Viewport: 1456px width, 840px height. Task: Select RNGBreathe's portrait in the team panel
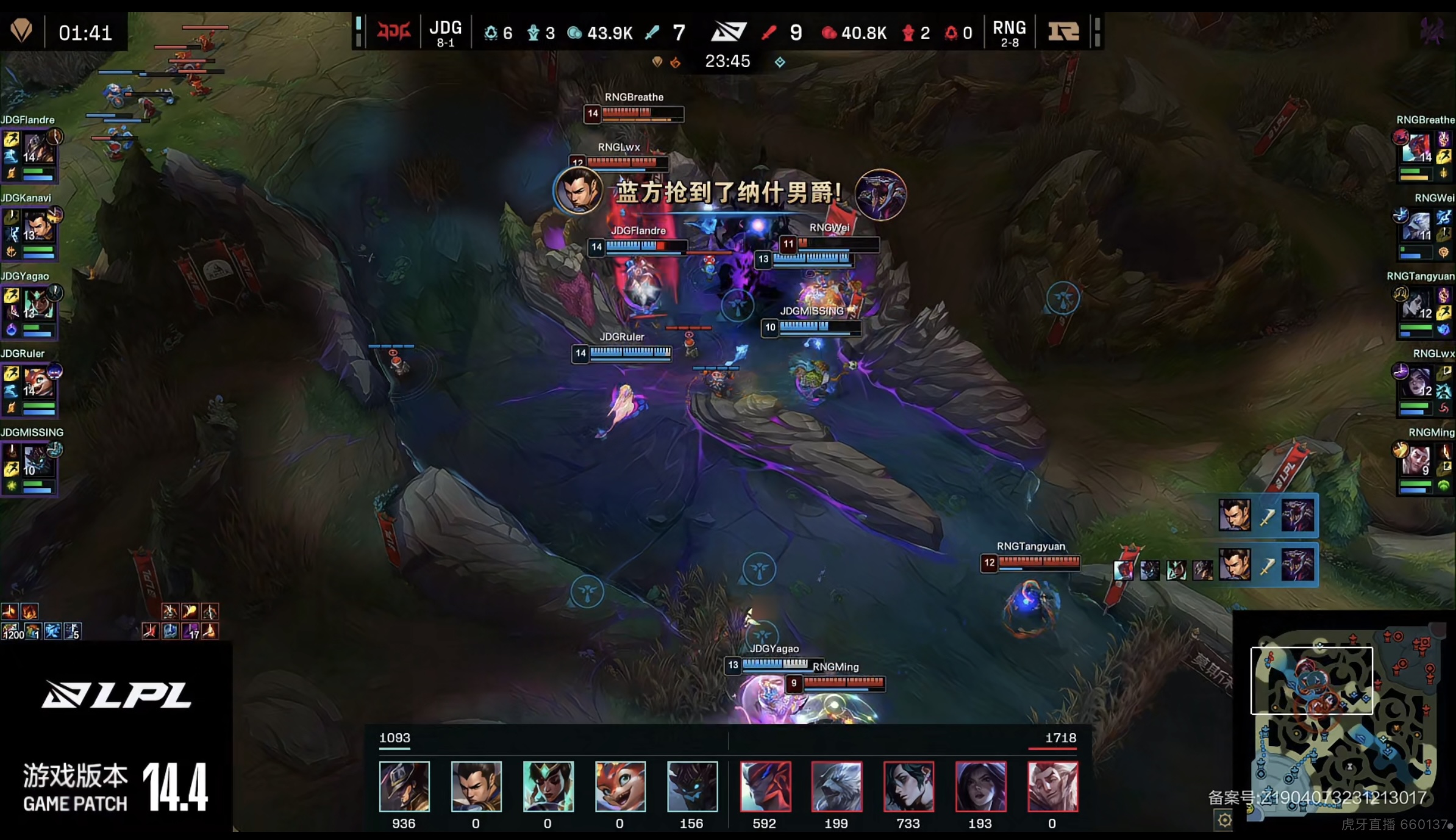tap(1418, 149)
